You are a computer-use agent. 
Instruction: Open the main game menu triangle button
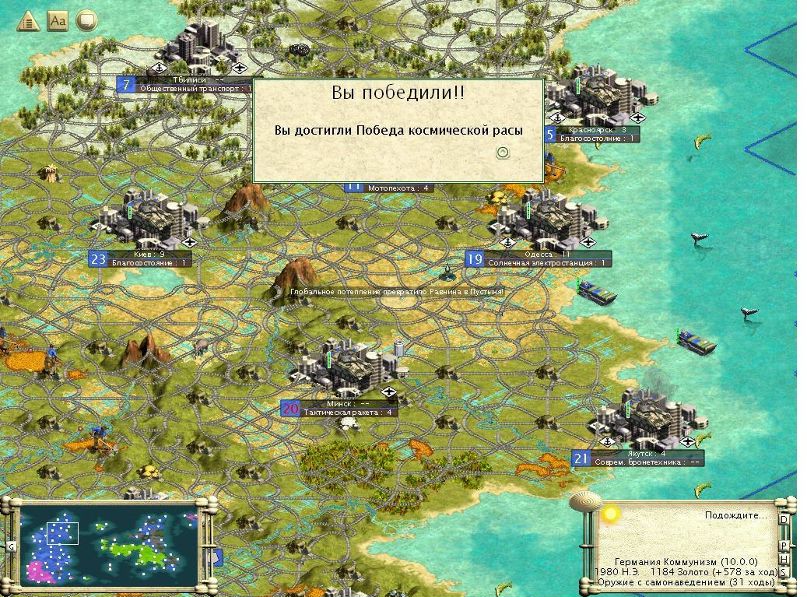point(27,21)
